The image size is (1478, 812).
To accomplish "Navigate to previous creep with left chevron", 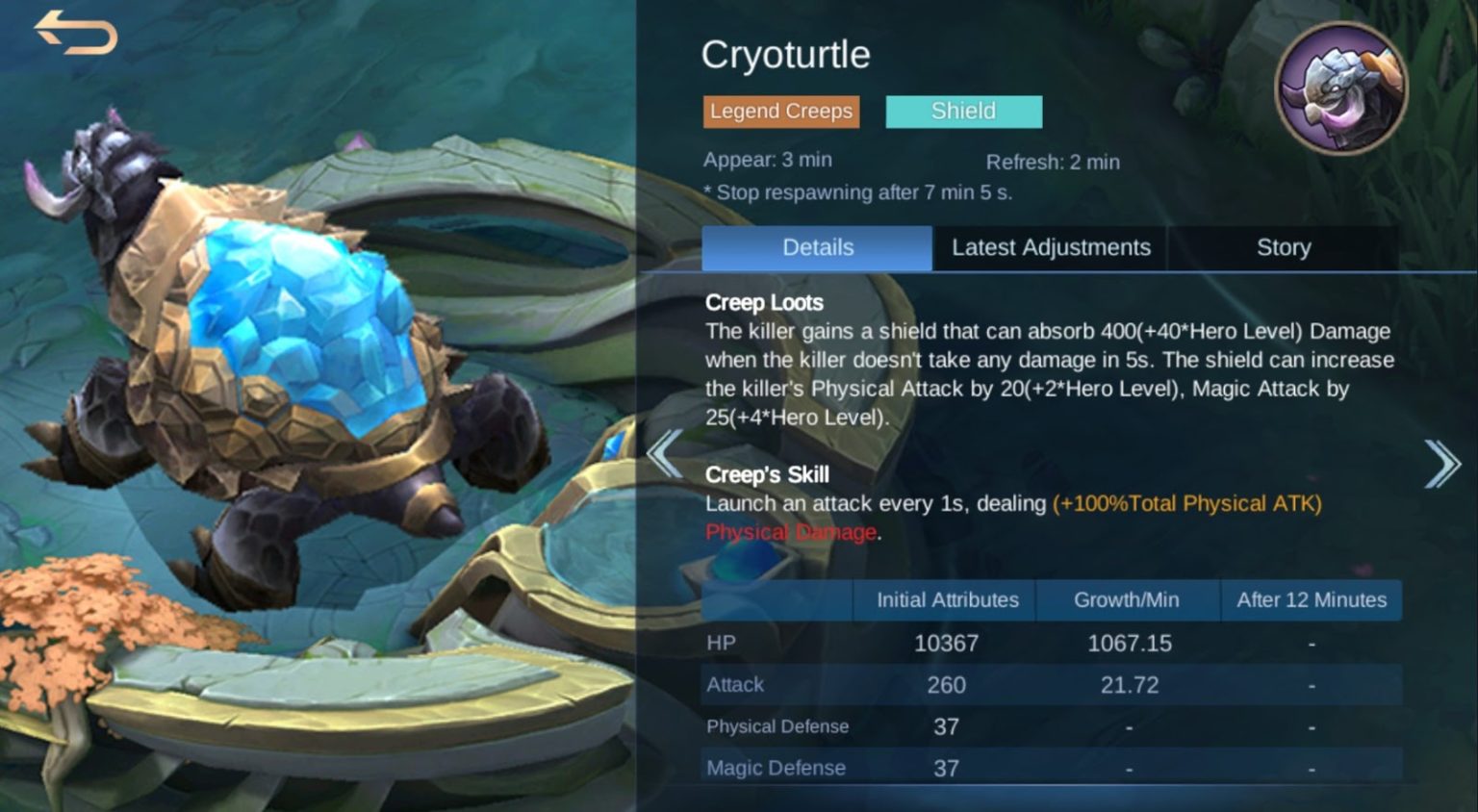I will tap(666, 452).
